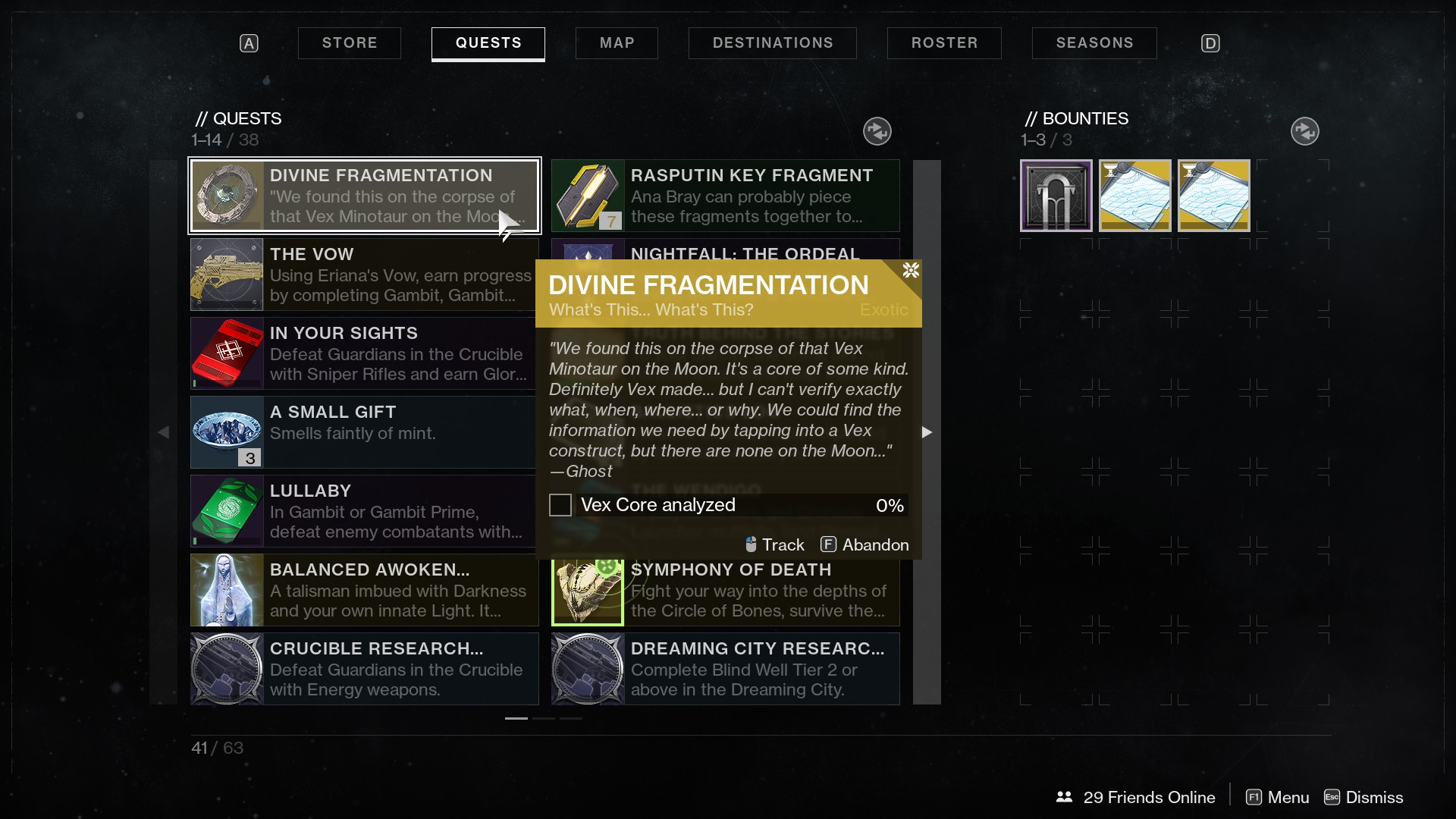Select the Dreaming City Research quest
This screenshot has width=1456, height=819.
pos(725,669)
